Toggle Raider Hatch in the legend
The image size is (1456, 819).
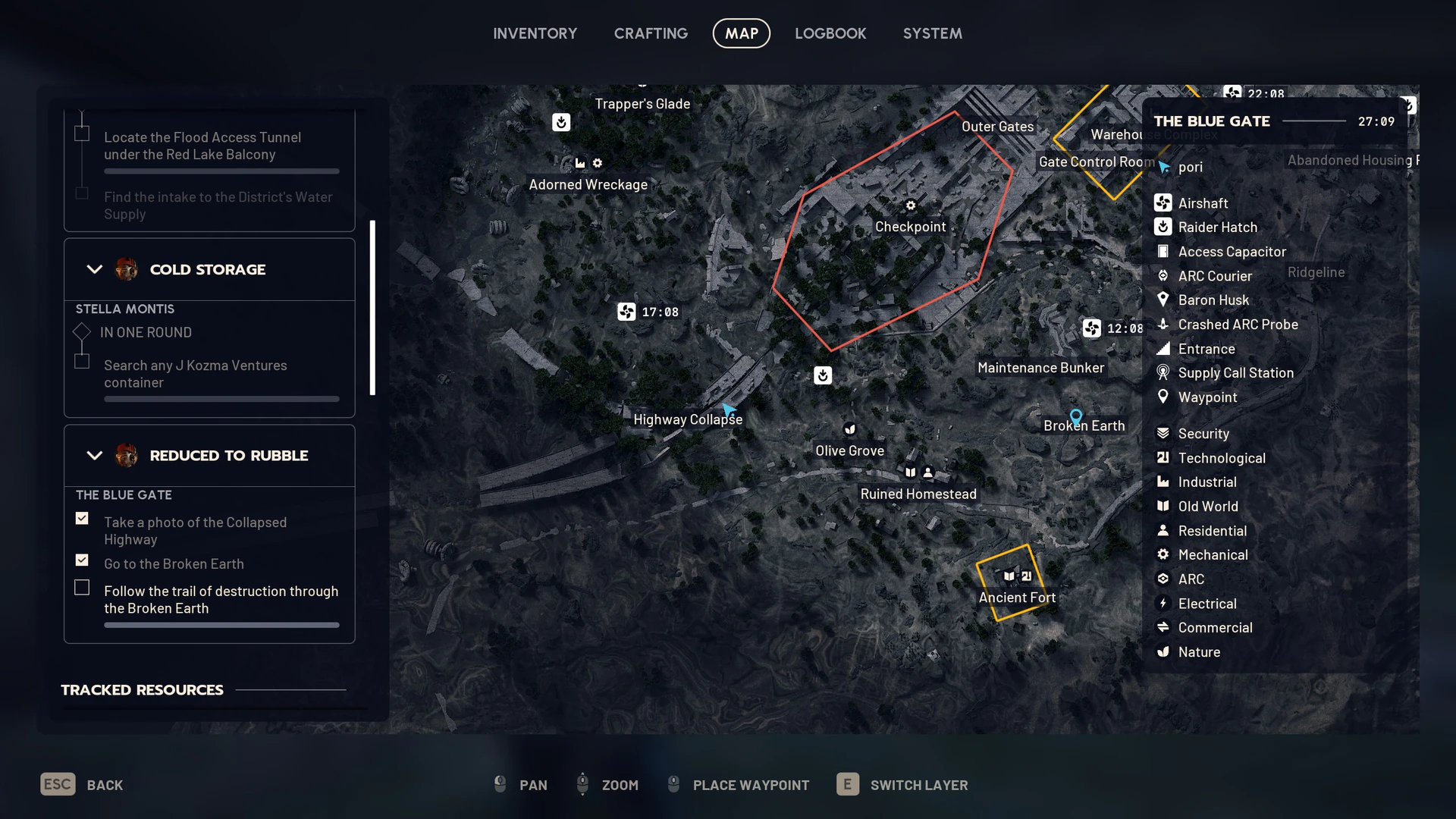pos(1217,227)
